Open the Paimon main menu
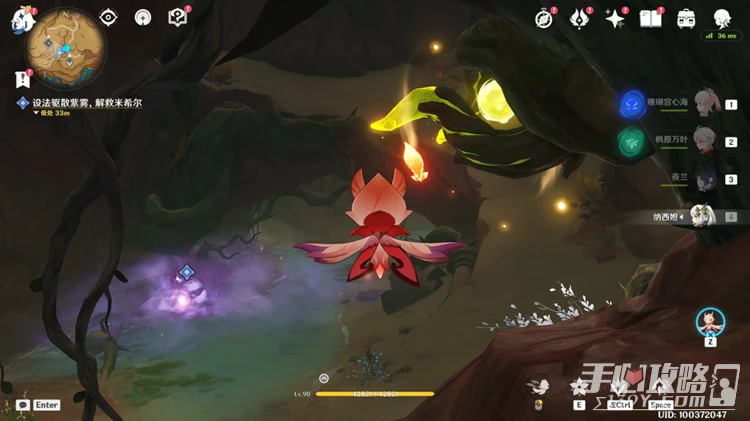 22,19
